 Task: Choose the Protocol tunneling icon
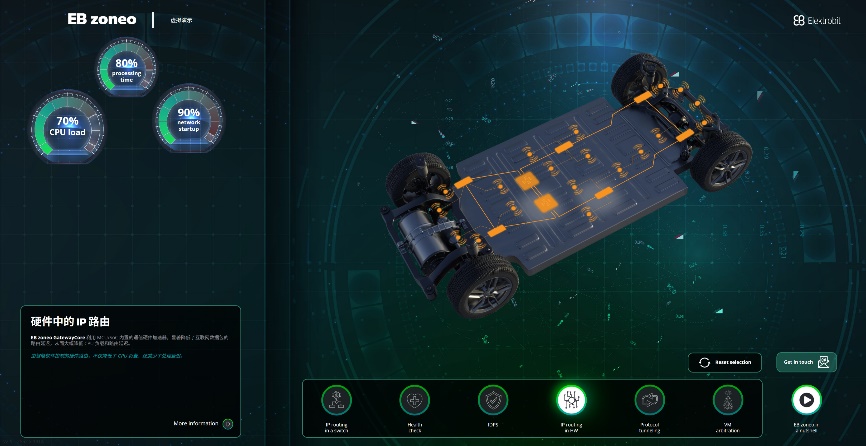[x=649, y=400]
